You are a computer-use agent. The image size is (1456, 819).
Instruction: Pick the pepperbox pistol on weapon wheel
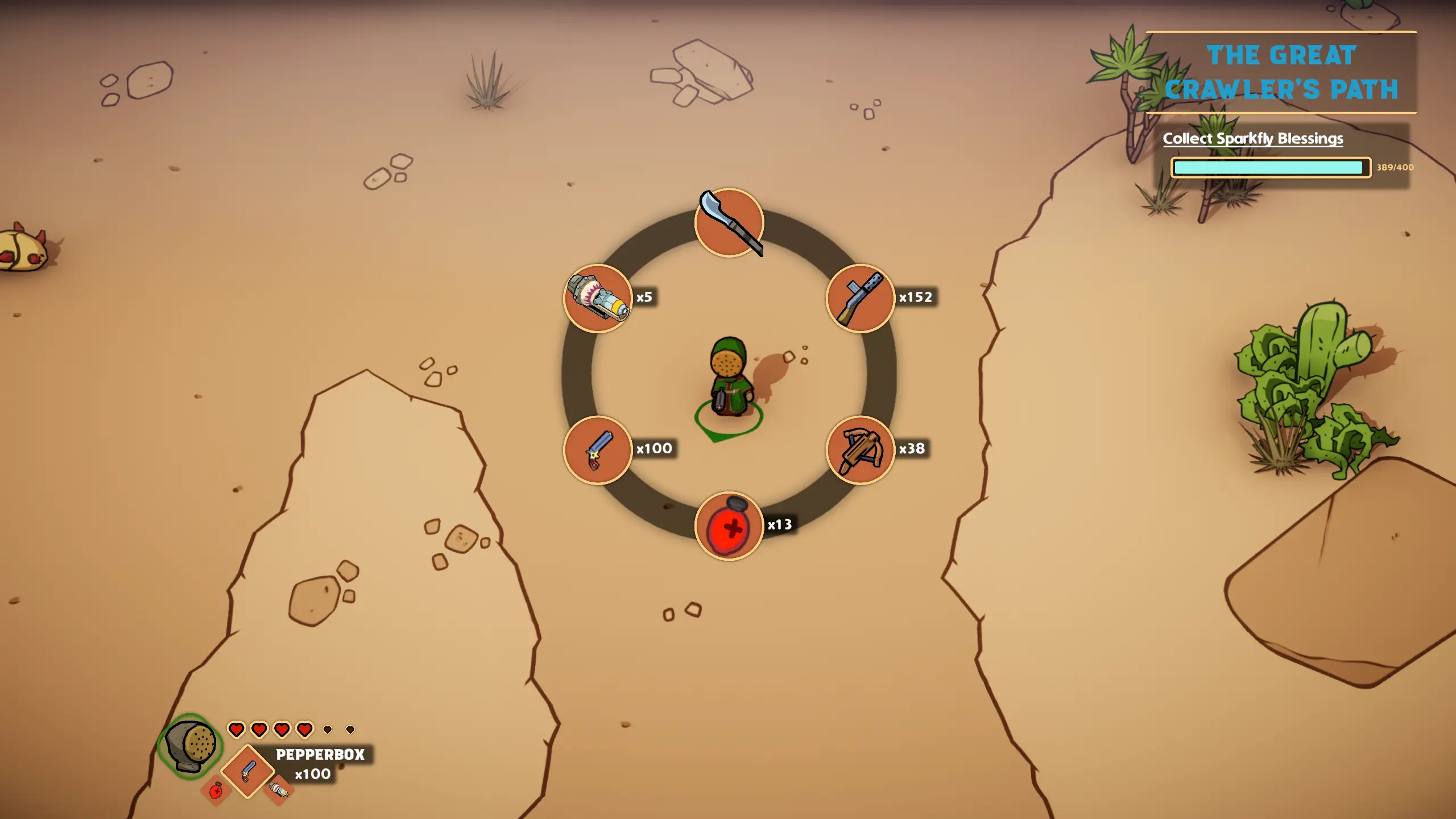598,450
